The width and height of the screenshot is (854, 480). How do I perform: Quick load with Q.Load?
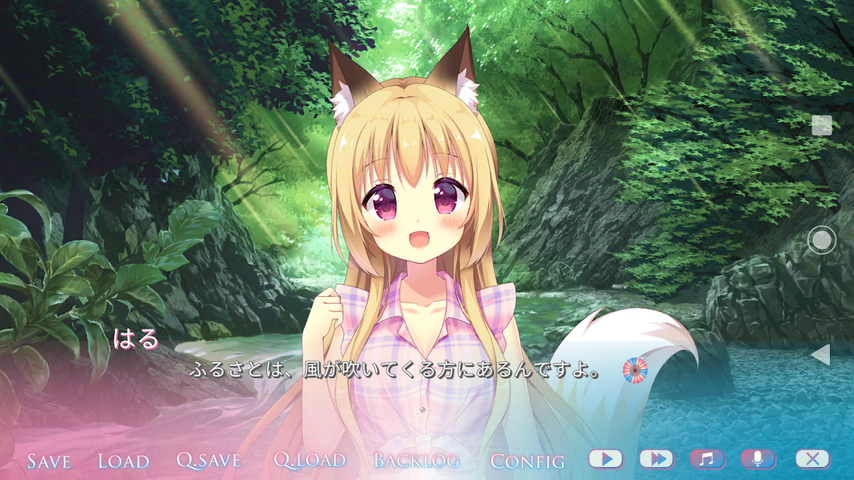pos(310,461)
